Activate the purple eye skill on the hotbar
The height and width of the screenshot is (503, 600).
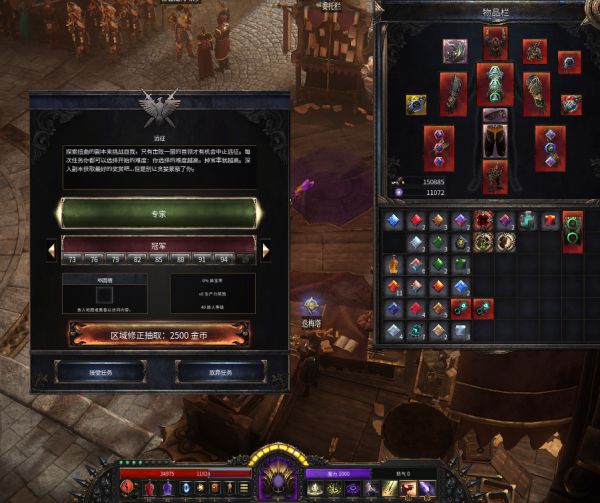pos(352,487)
